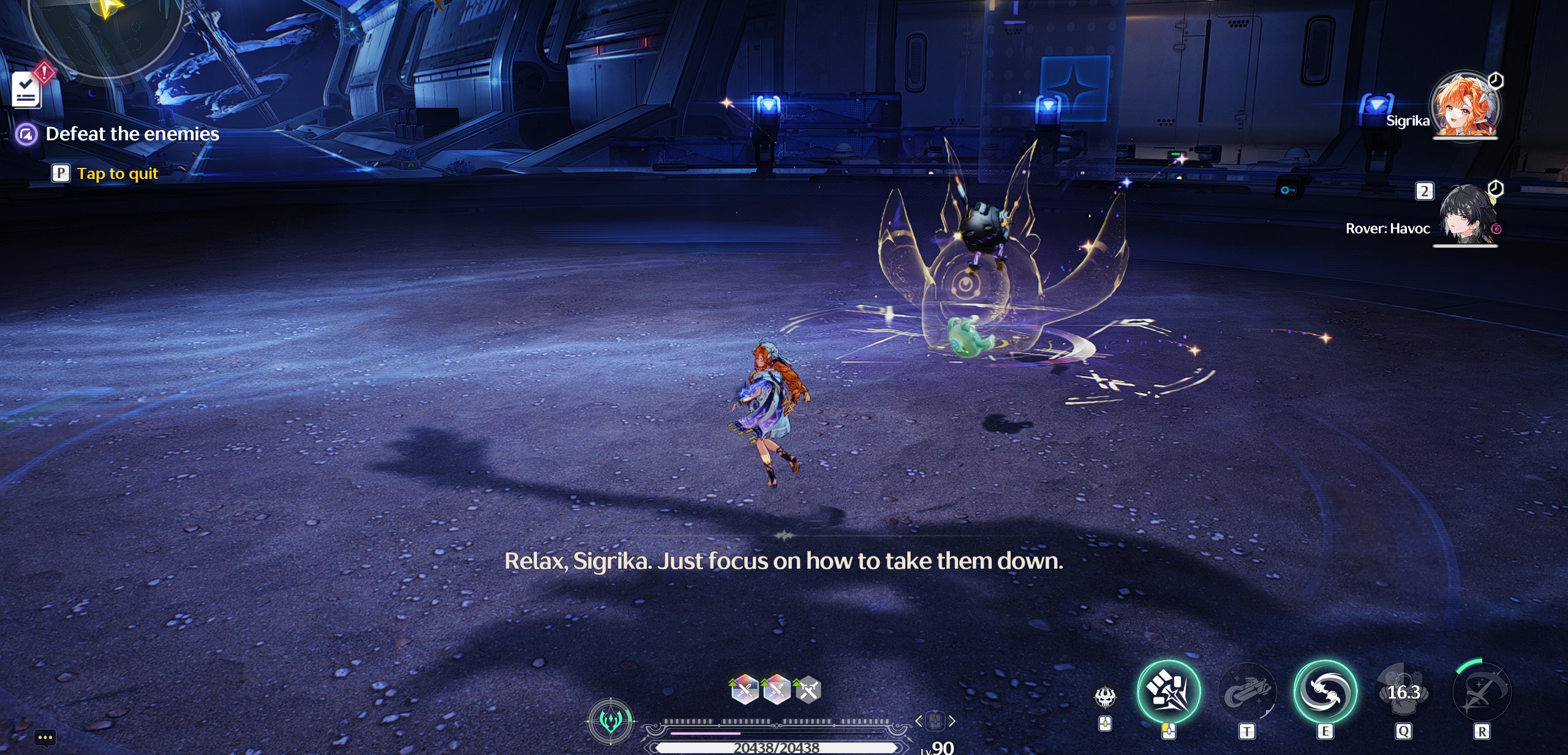The width and height of the screenshot is (1568, 755).
Task: Switch to Rover: Havoc
Action: coord(1465,215)
